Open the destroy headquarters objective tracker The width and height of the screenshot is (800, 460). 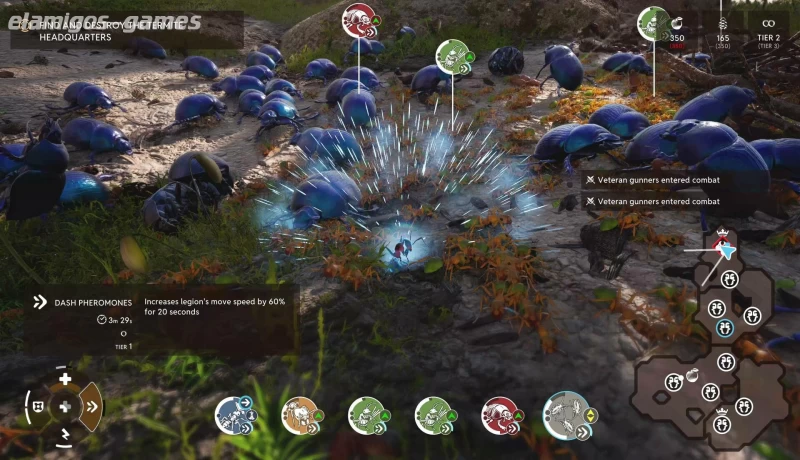(x=125, y=29)
